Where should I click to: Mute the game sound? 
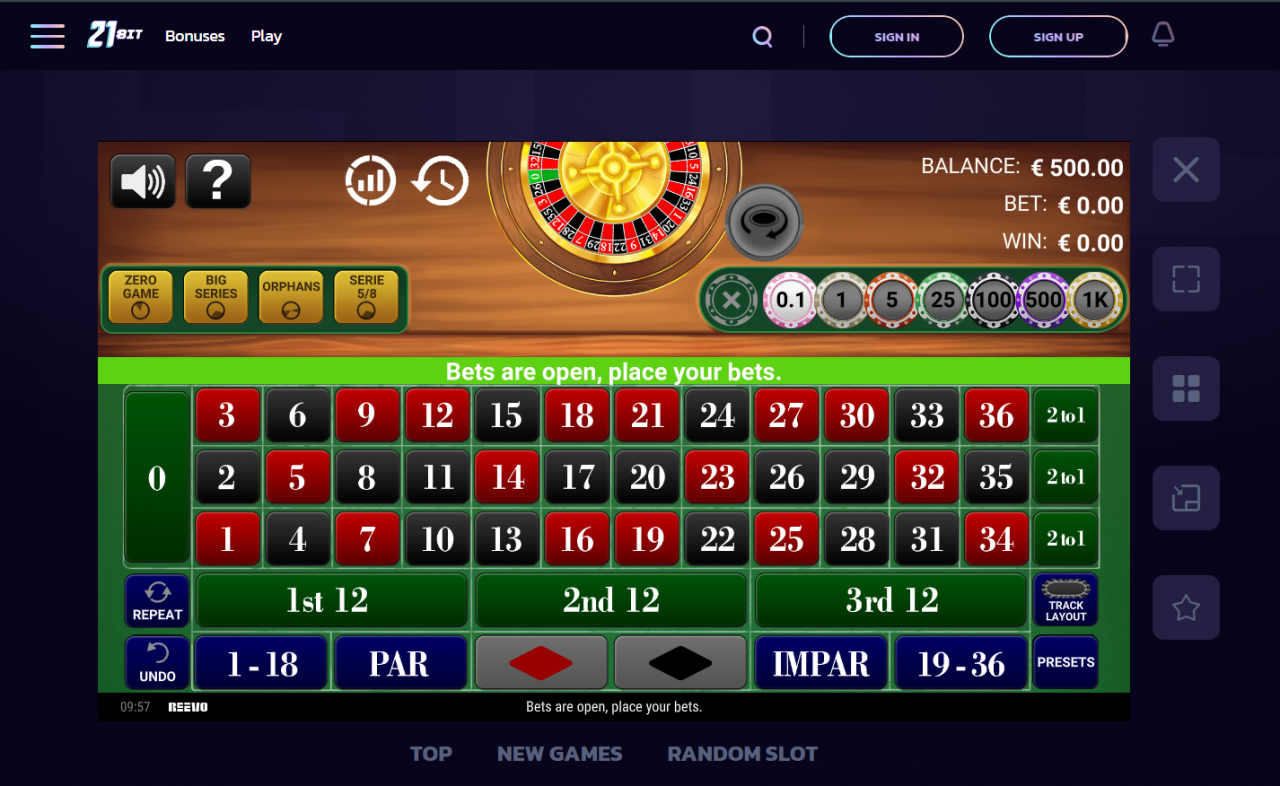143,180
